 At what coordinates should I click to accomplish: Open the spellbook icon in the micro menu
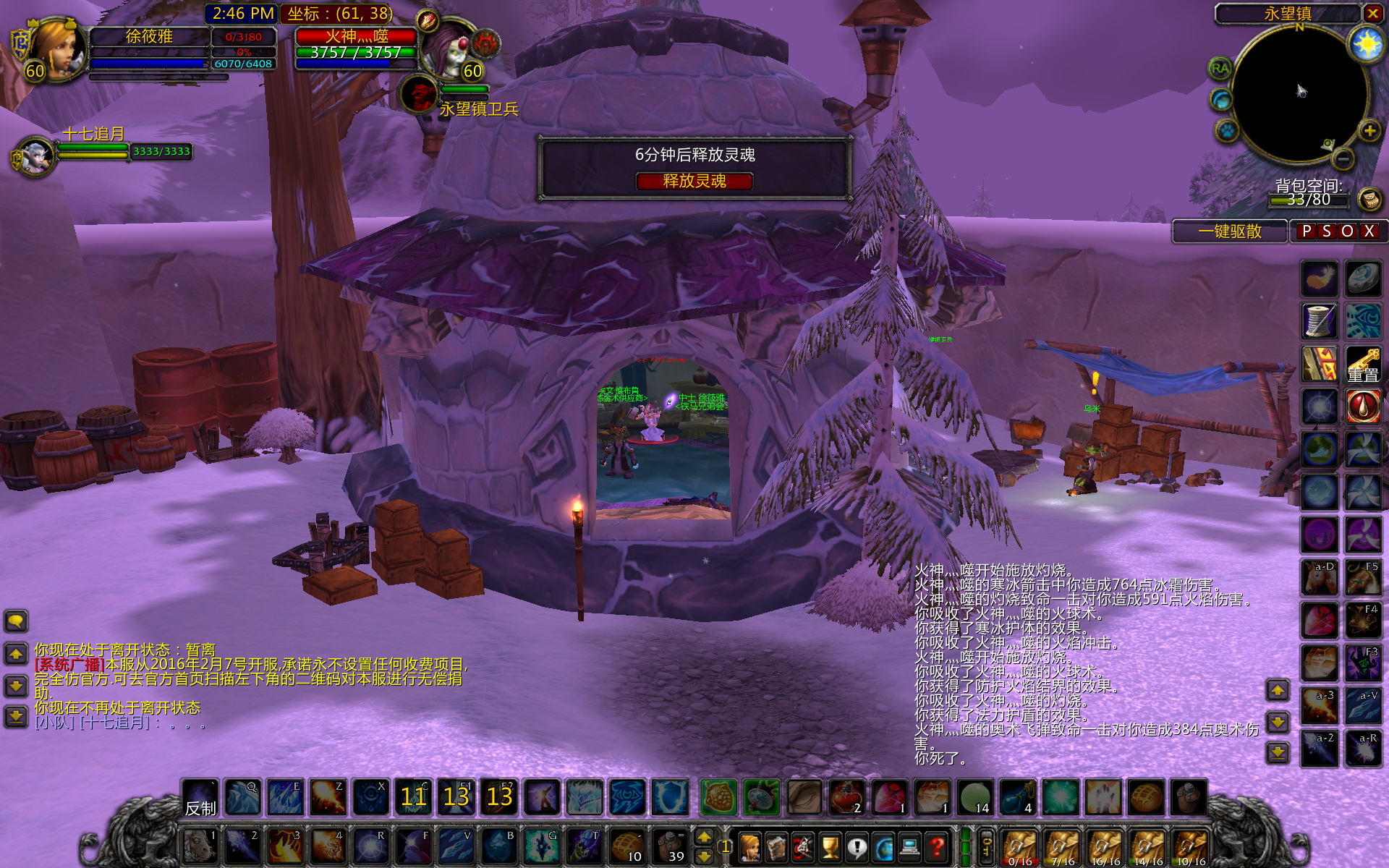776,848
